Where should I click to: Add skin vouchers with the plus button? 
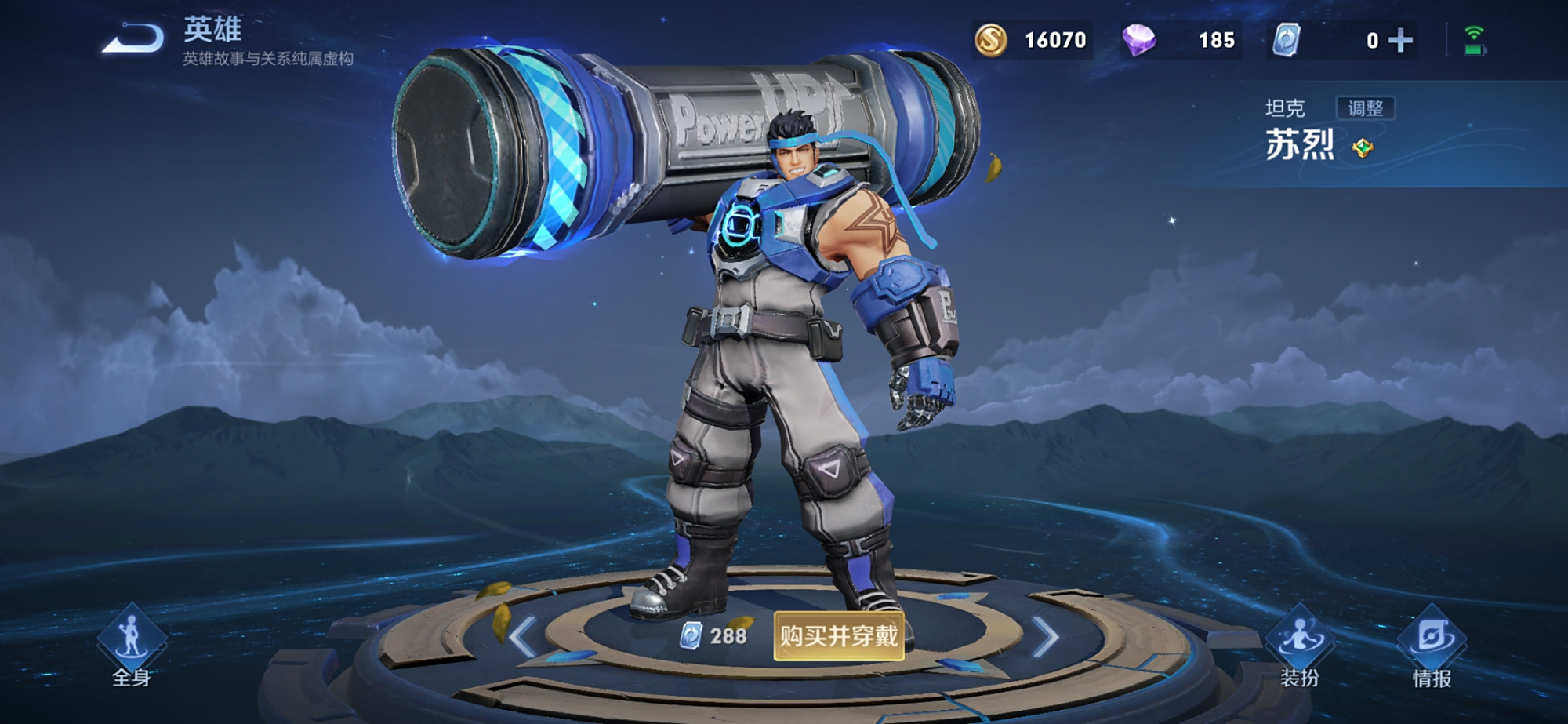(1400, 40)
